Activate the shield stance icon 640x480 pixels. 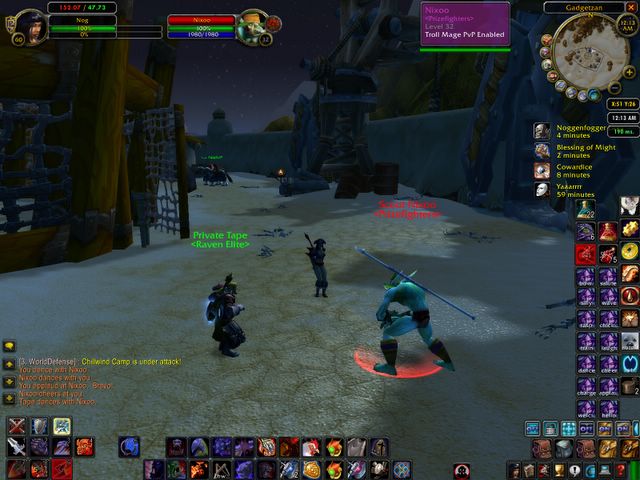pos(39,426)
